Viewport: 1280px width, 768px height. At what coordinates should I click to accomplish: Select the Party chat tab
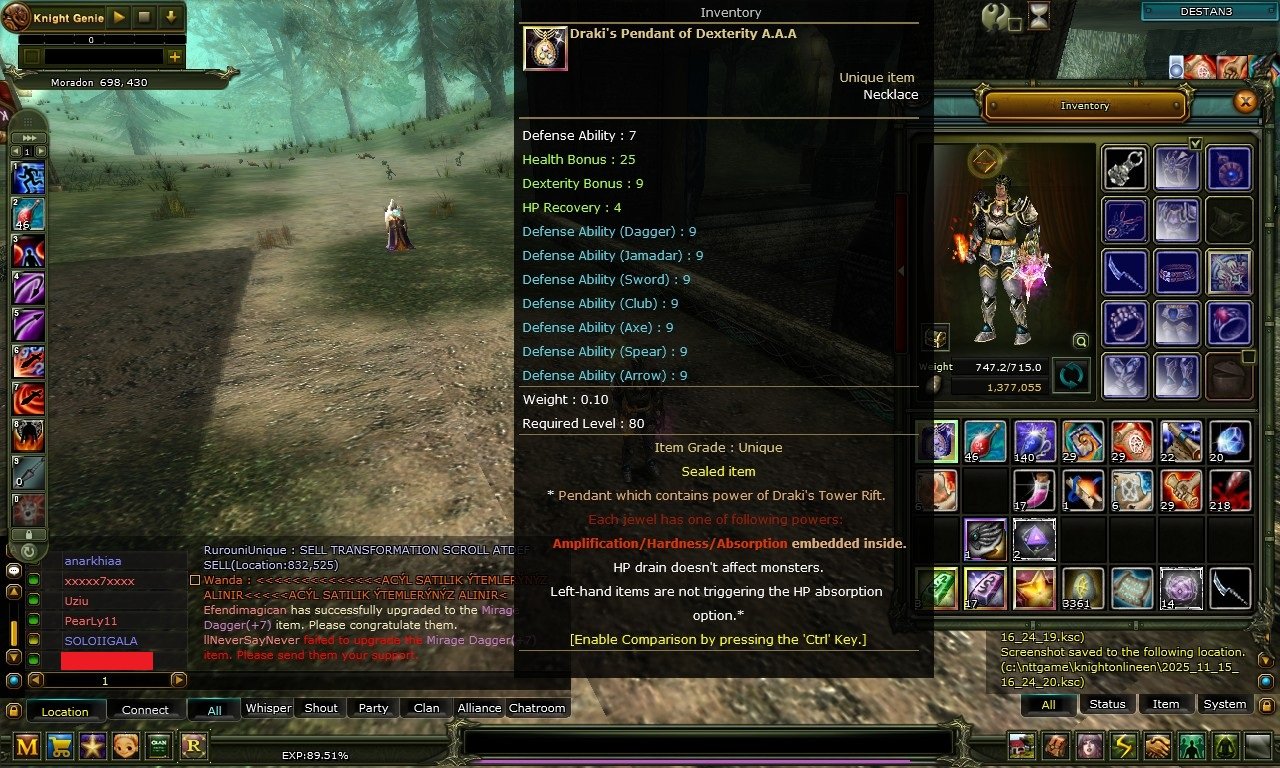373,708
